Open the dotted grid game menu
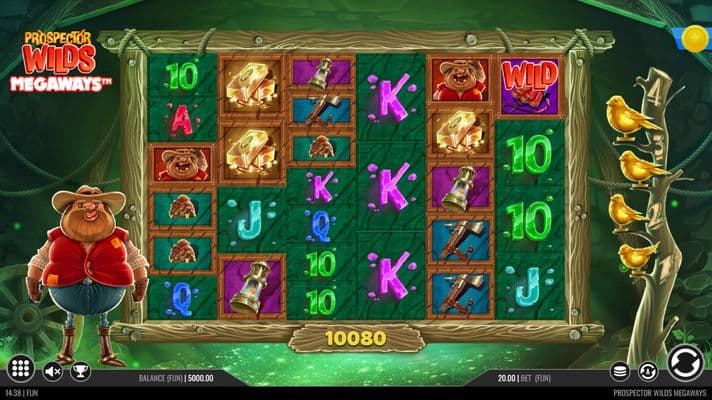 pyautogui.click(x=21, y=368)
